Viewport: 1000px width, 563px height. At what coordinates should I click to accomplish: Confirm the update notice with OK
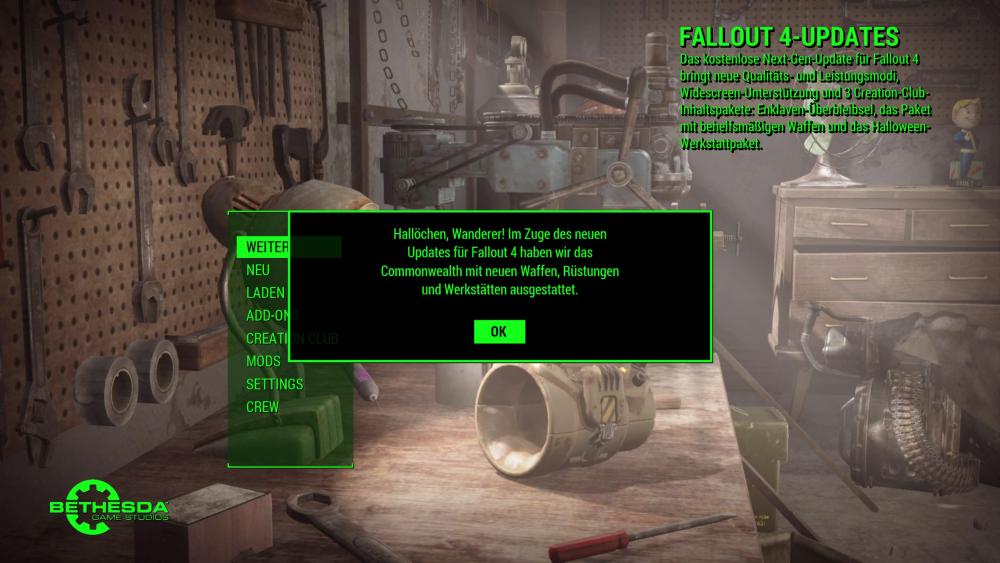(x=499, y=332)
